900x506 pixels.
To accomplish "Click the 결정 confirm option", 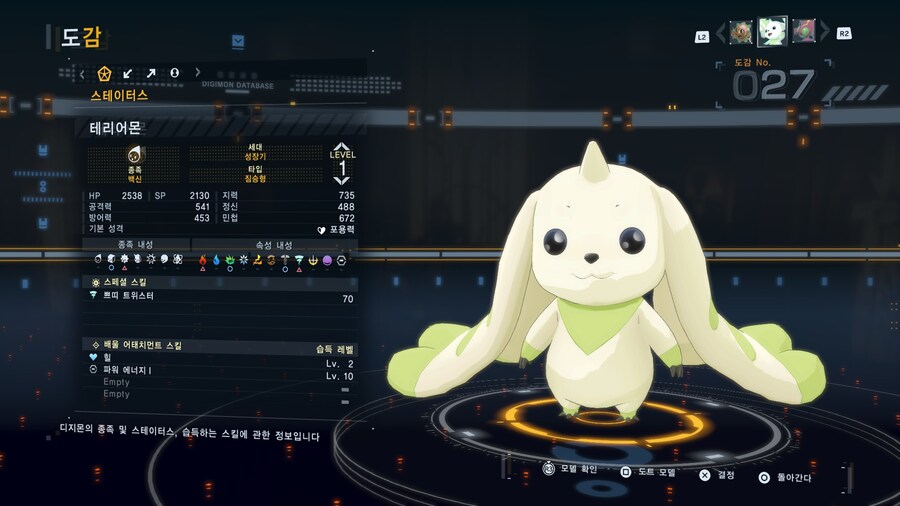I will tap(718, 475).
